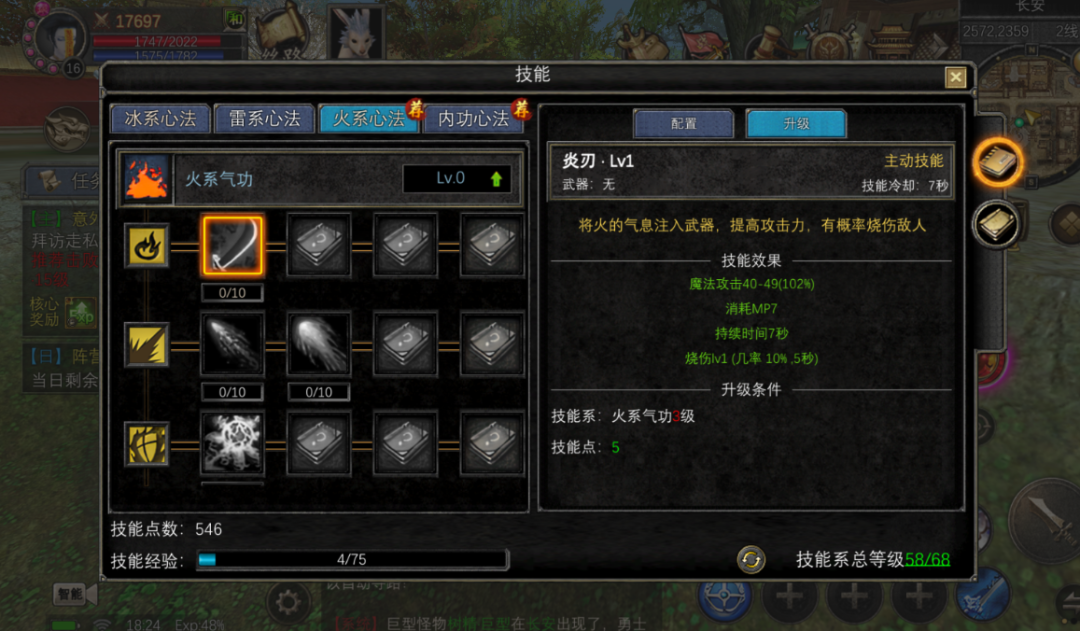
Task: Switch to the 雷系心法 tab
Action: pos(264,119)
